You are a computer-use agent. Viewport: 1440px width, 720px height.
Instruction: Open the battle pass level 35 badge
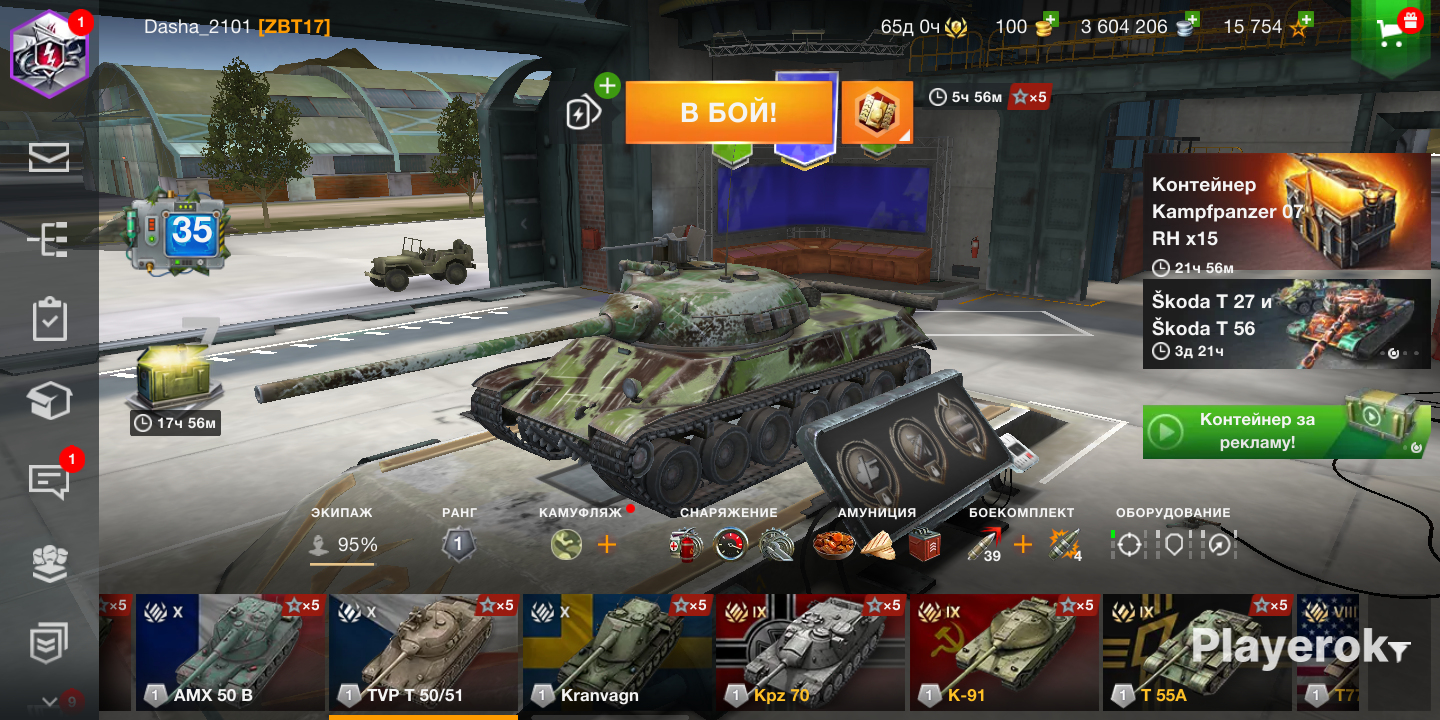pyautogui.click(x=180, y=235)
